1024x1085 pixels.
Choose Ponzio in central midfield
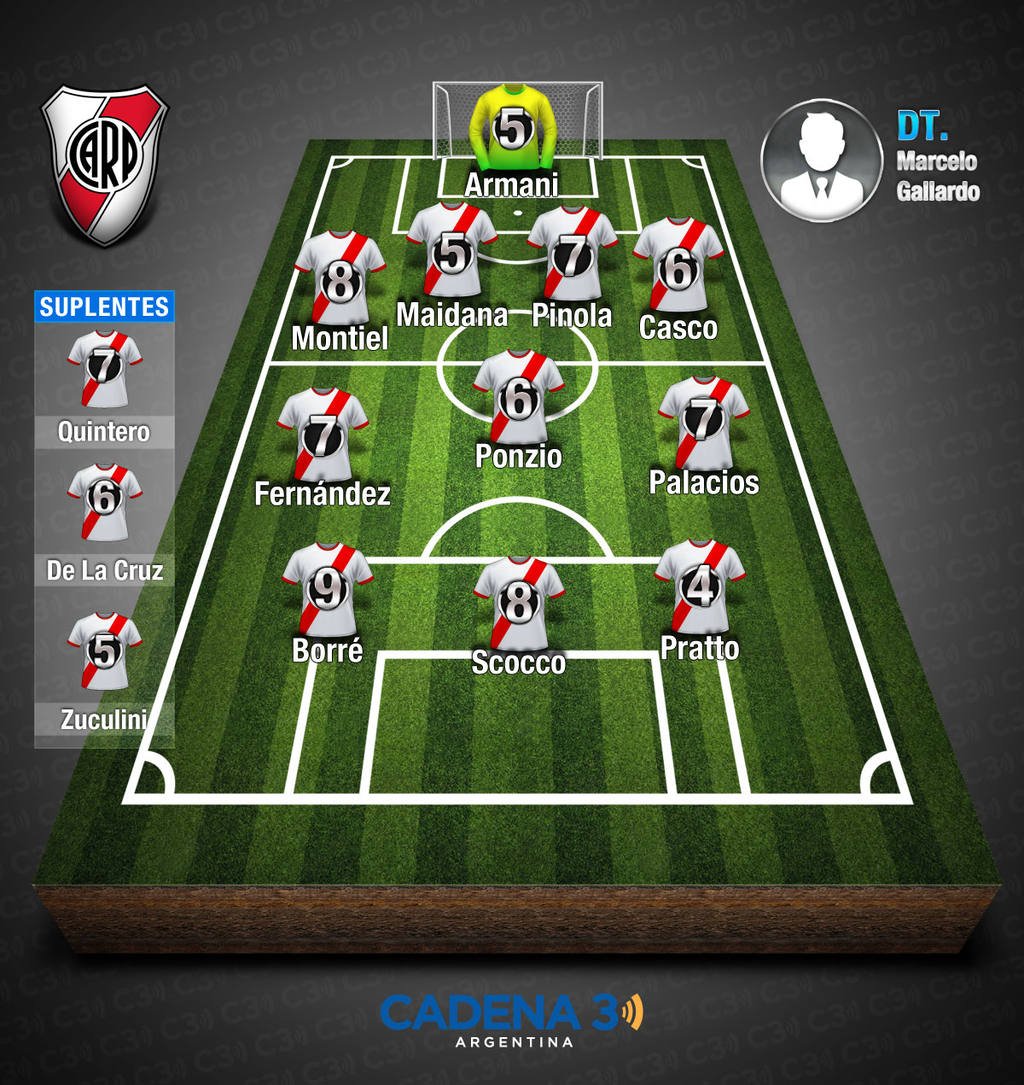click(x=518, y=397)
